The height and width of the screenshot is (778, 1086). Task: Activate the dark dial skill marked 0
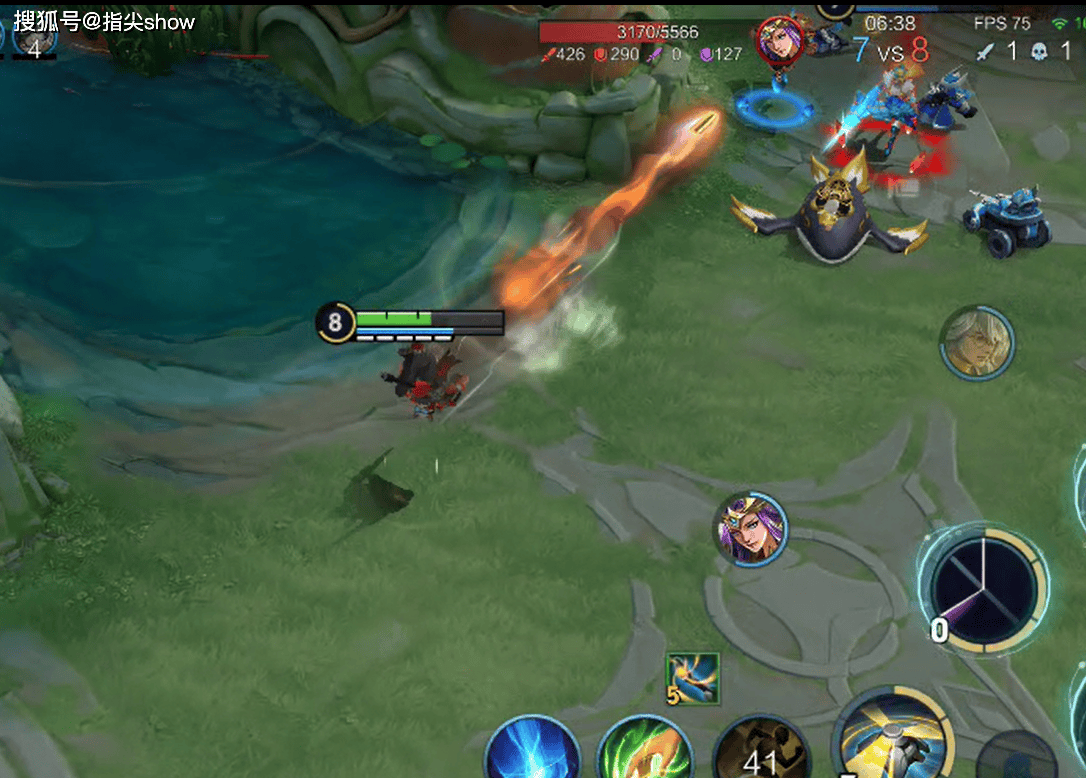click(x=984, y=589)
